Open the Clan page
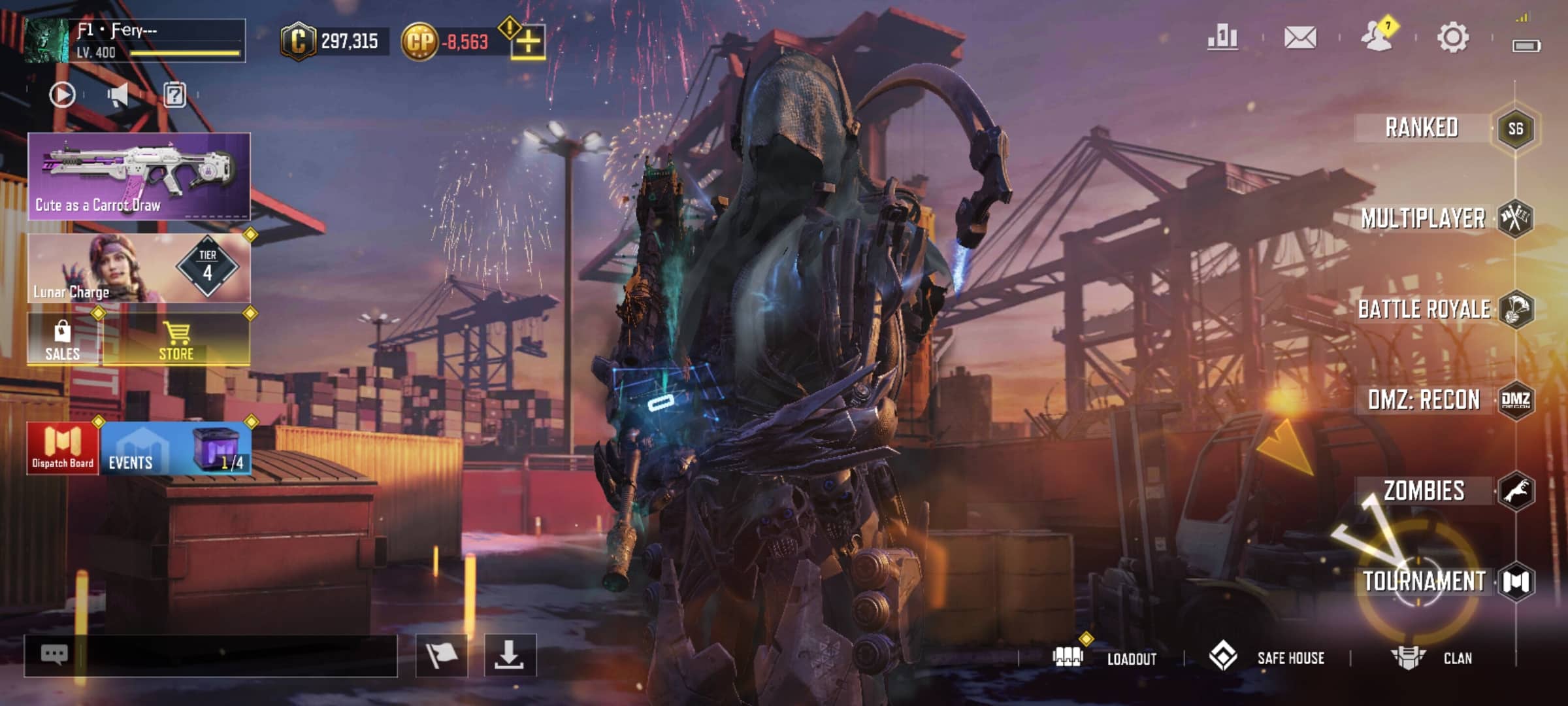The width and height of the screenshot is (1568, 706). [1432, 658]
